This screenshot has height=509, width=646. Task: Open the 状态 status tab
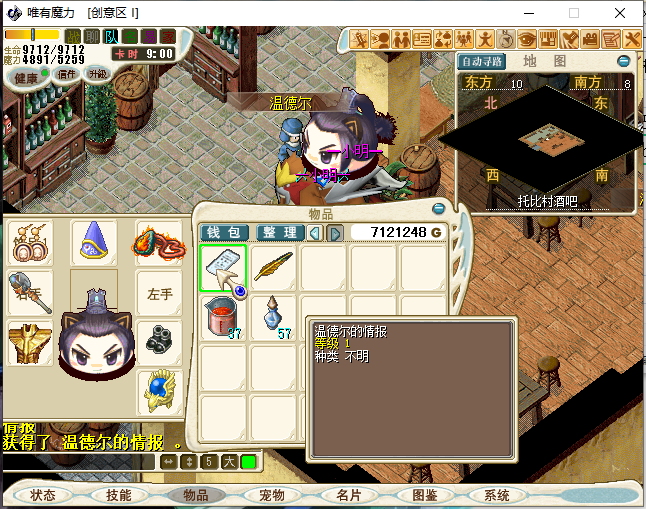43,495
